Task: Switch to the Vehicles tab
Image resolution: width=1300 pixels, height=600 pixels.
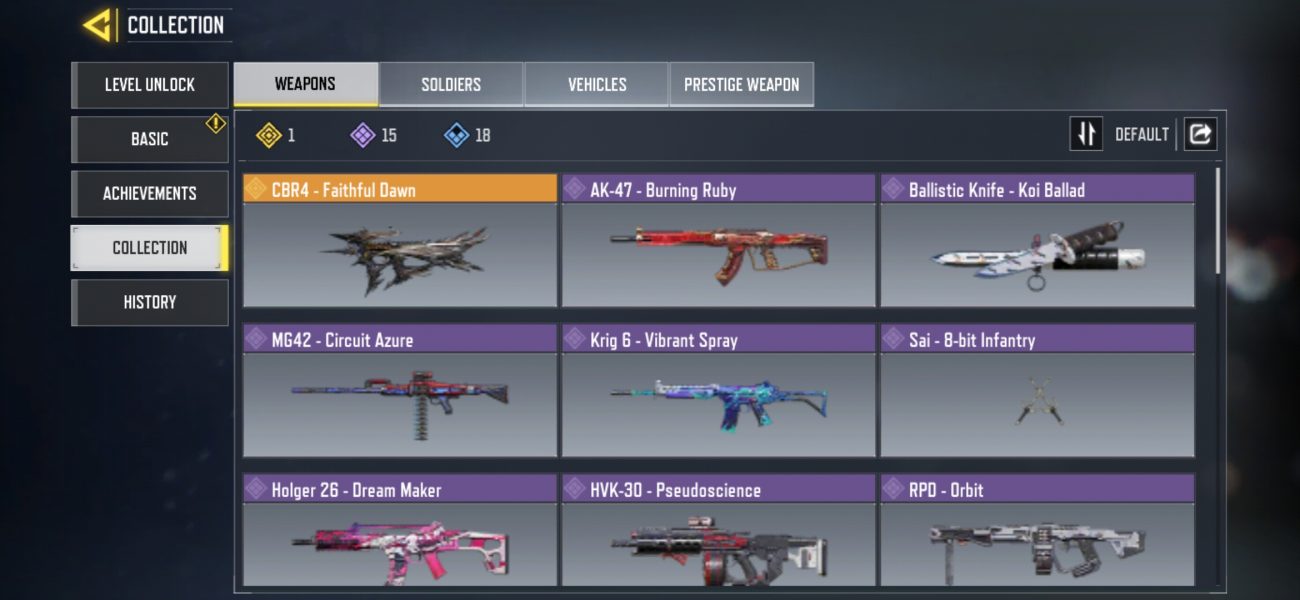Action: [597, 84]
